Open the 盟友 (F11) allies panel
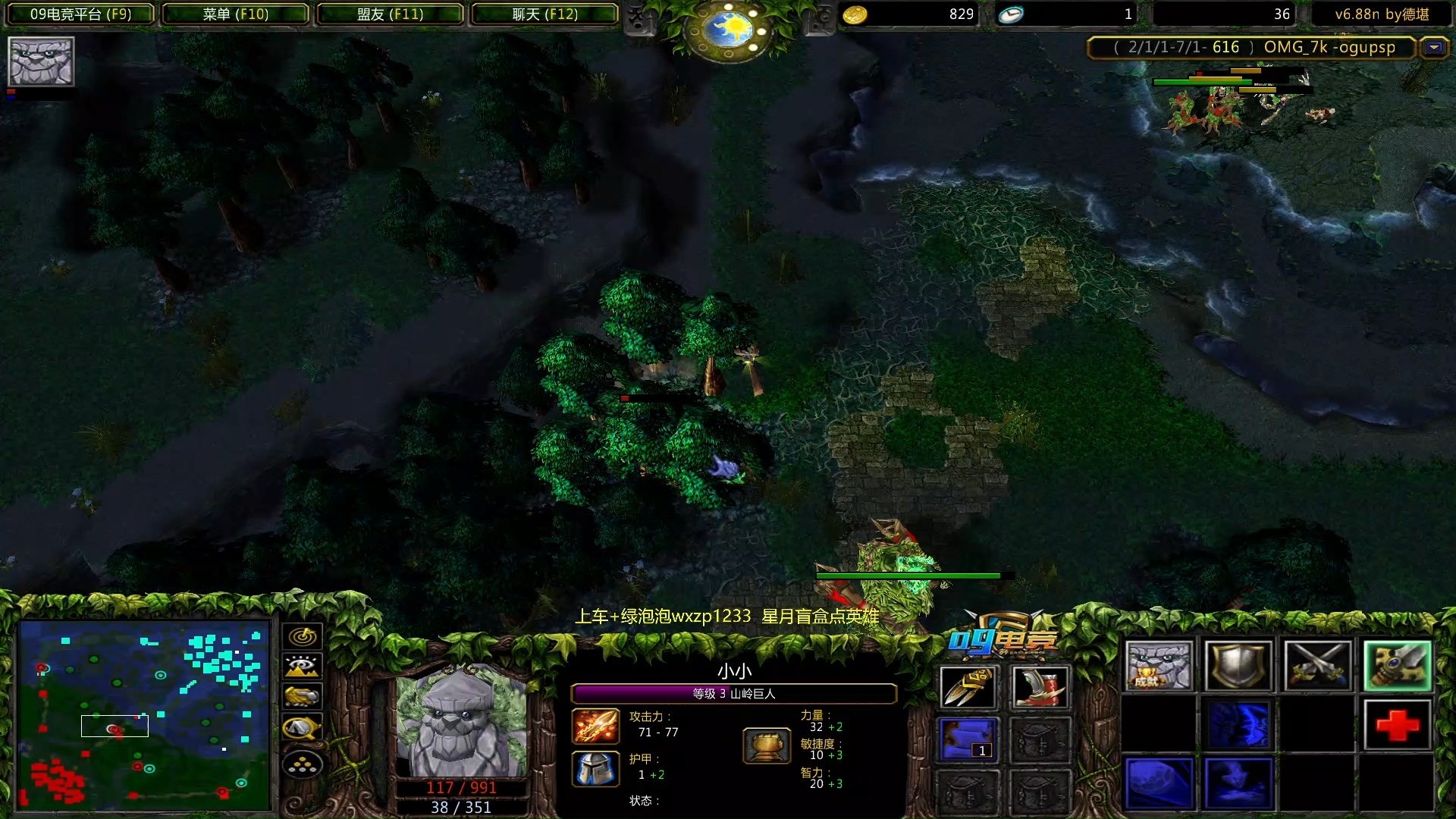The image size is (1456, 819). [x=390, y=14]
